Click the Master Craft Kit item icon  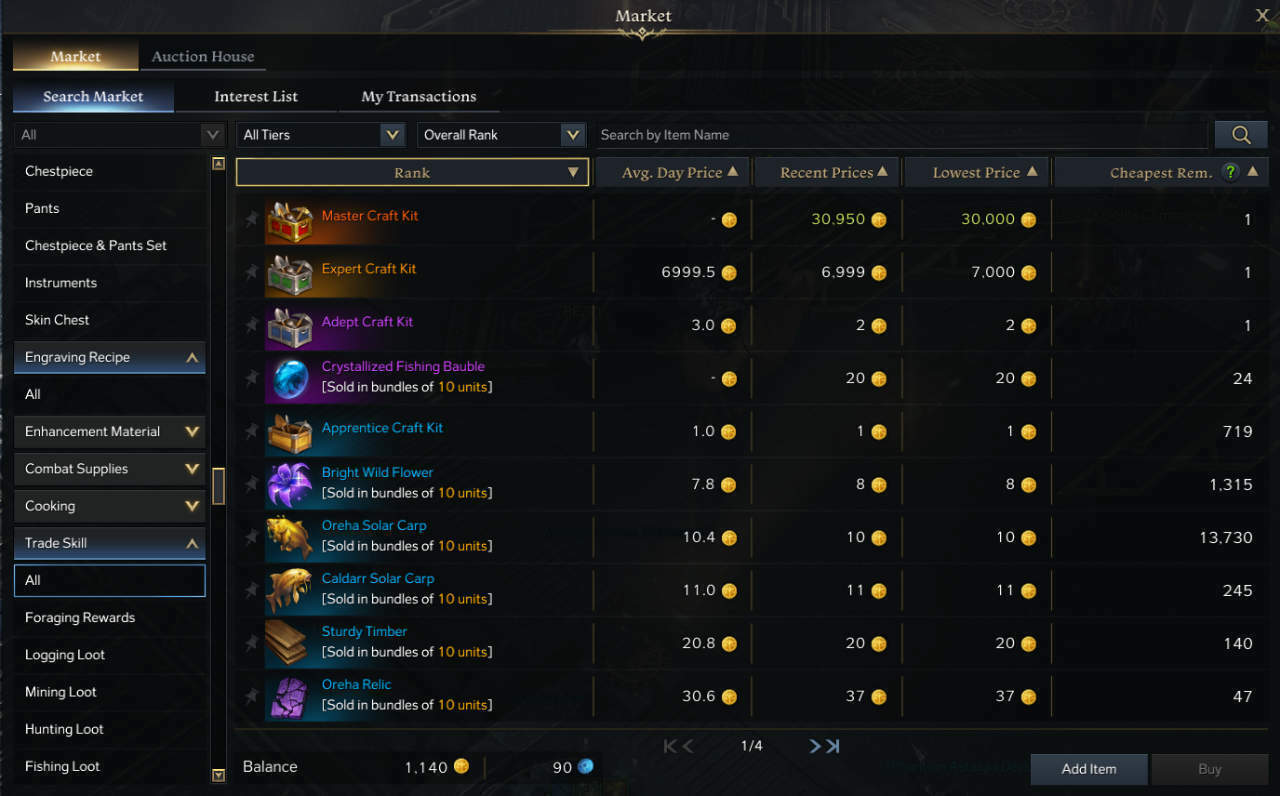[289, 219]
